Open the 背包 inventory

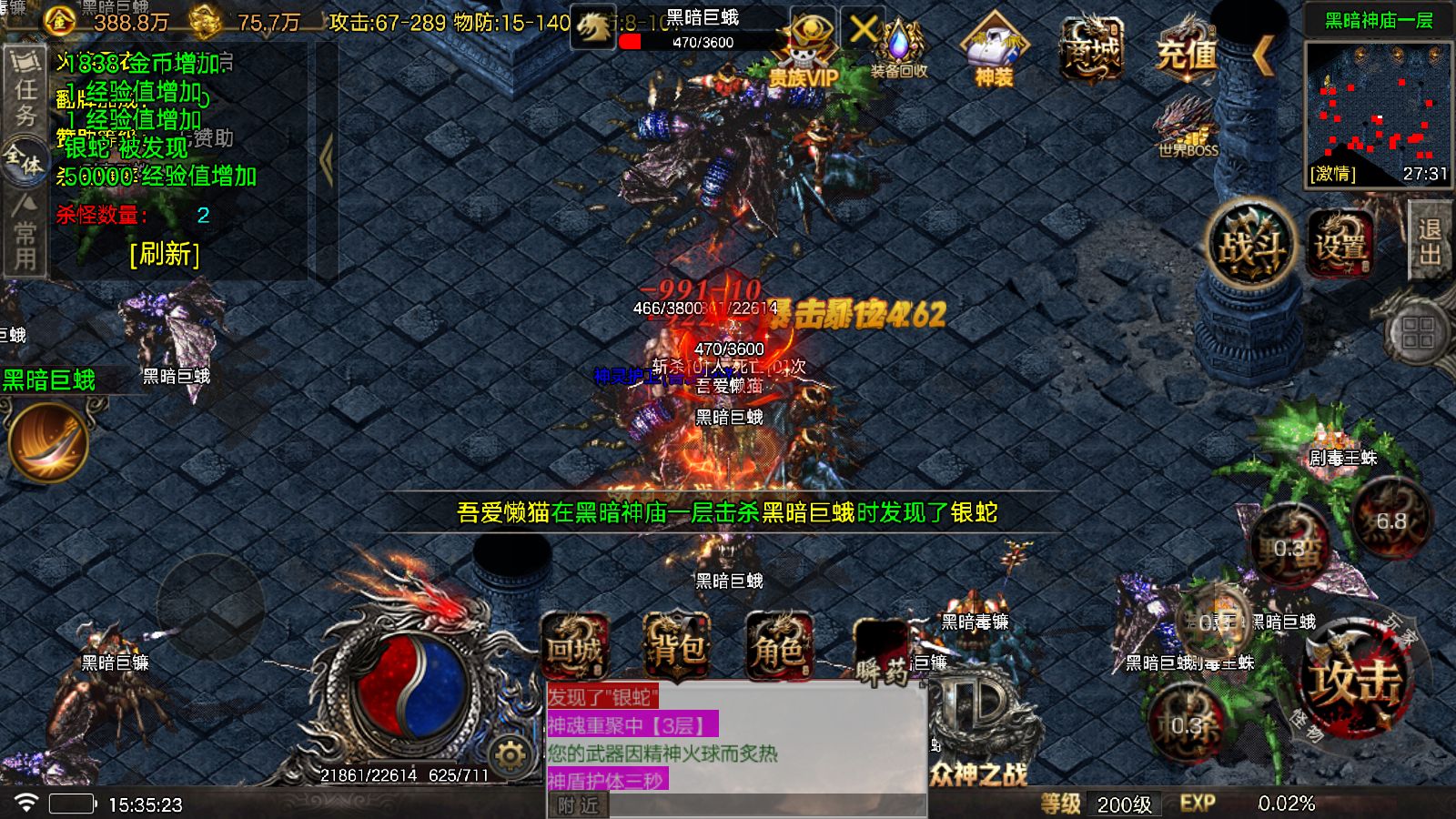[678, 646]
